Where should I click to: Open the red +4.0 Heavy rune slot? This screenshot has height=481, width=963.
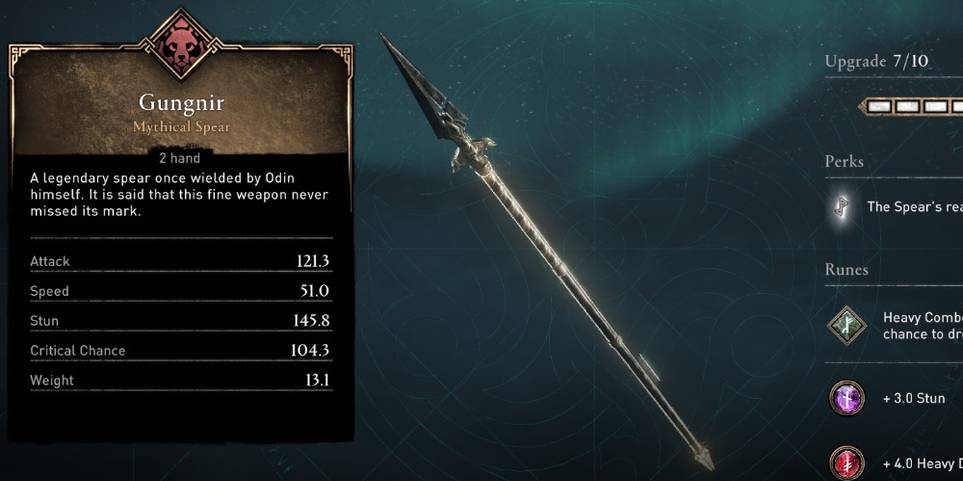click(846, 463)
